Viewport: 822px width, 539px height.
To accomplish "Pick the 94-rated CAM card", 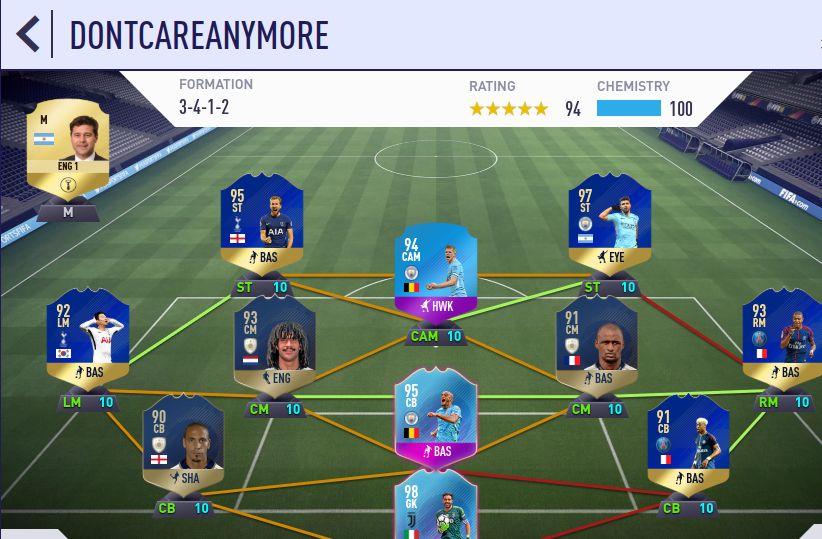I will (x=436, y=269).
